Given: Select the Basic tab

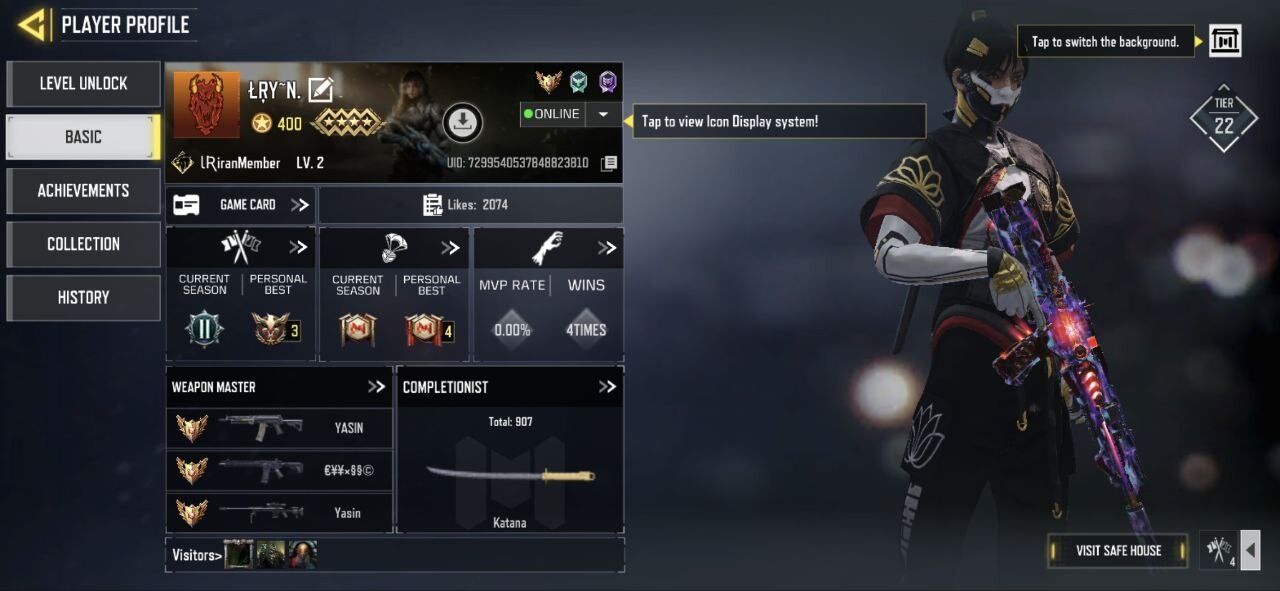Looking at the screenshot, I should coord(83,137).
